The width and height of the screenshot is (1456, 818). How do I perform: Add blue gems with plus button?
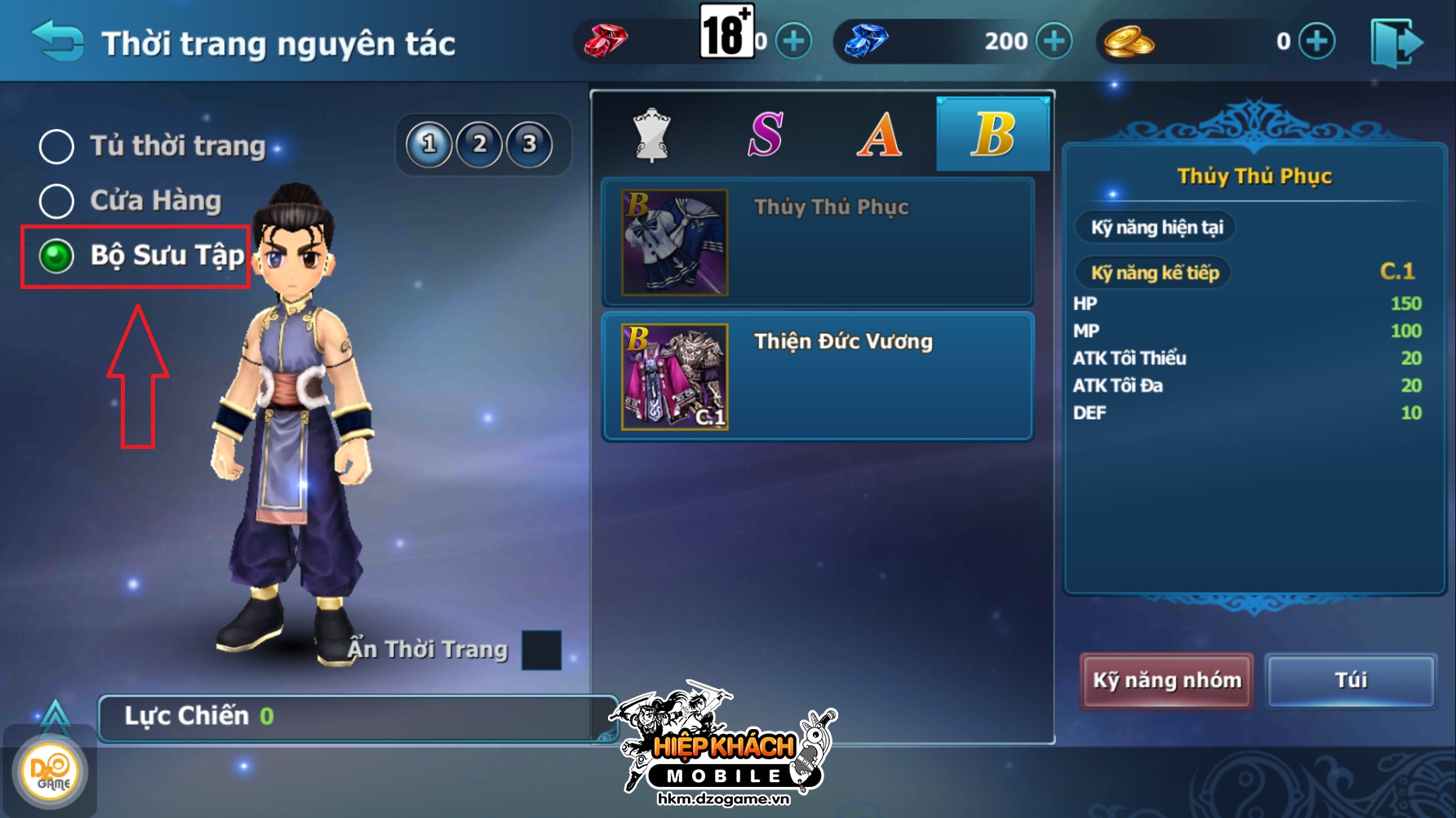click(x=1054, y=41)
